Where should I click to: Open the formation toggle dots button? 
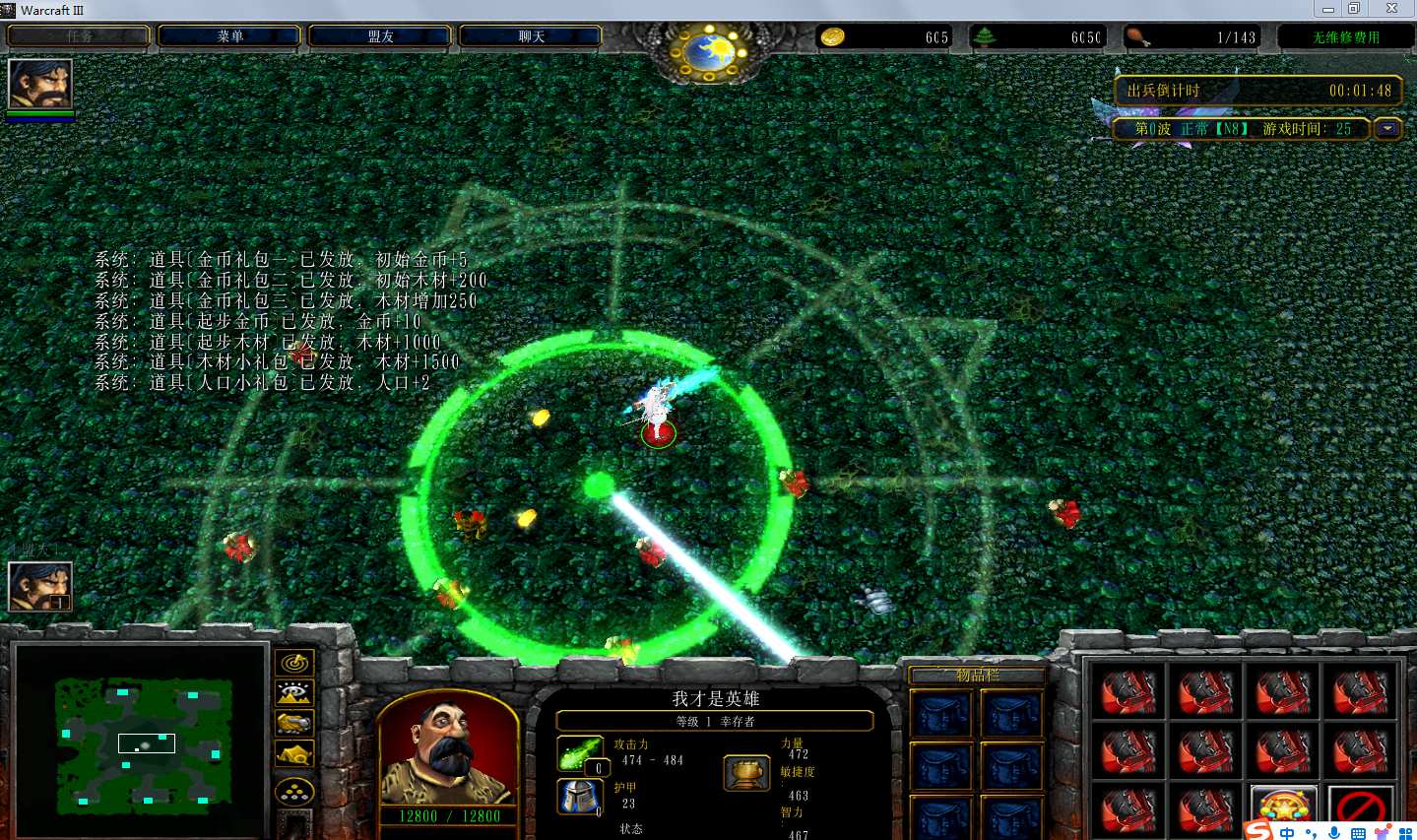coord(294,791)
